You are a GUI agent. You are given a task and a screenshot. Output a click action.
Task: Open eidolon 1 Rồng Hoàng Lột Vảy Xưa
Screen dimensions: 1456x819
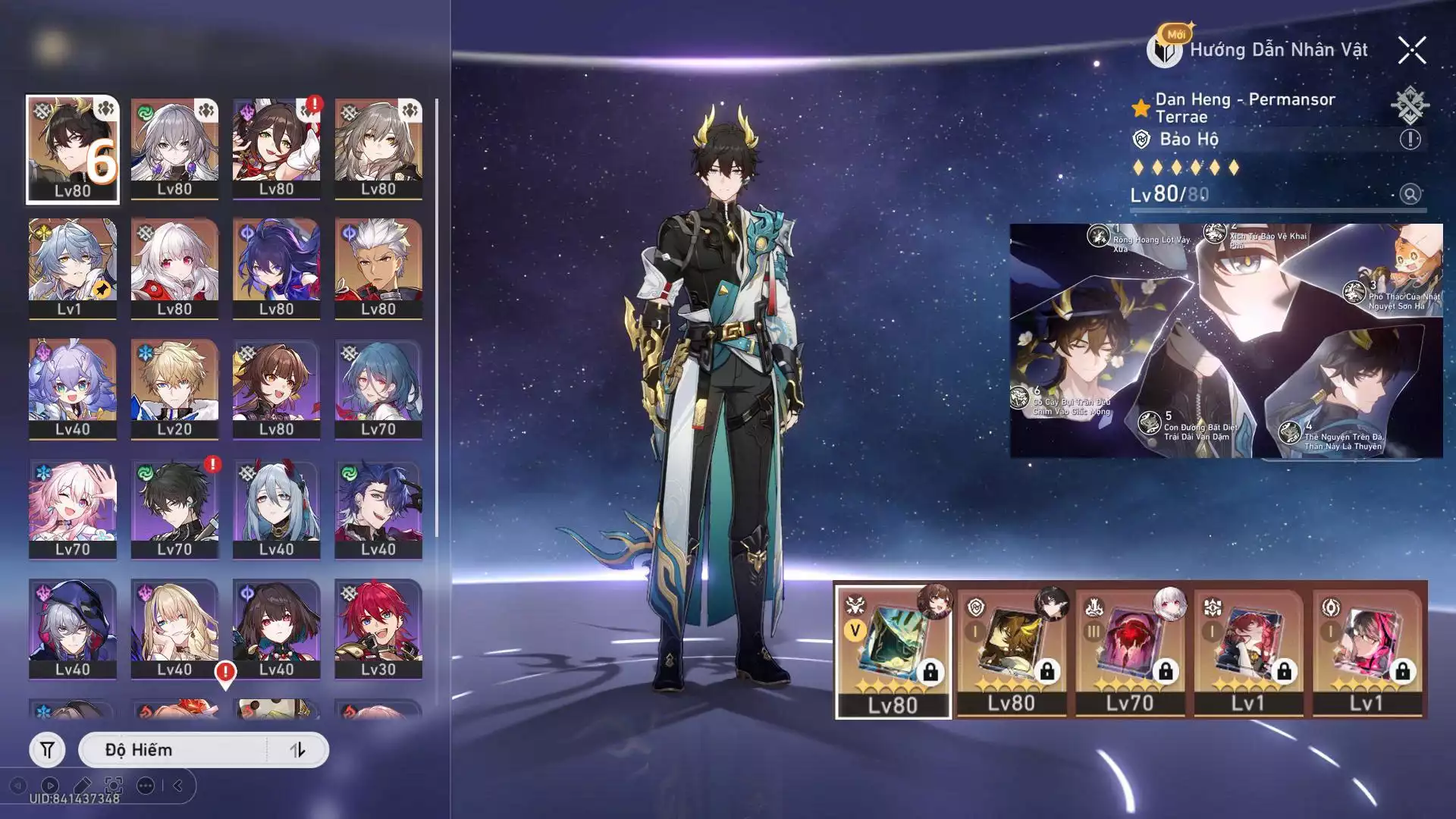tap(1099, 236)
